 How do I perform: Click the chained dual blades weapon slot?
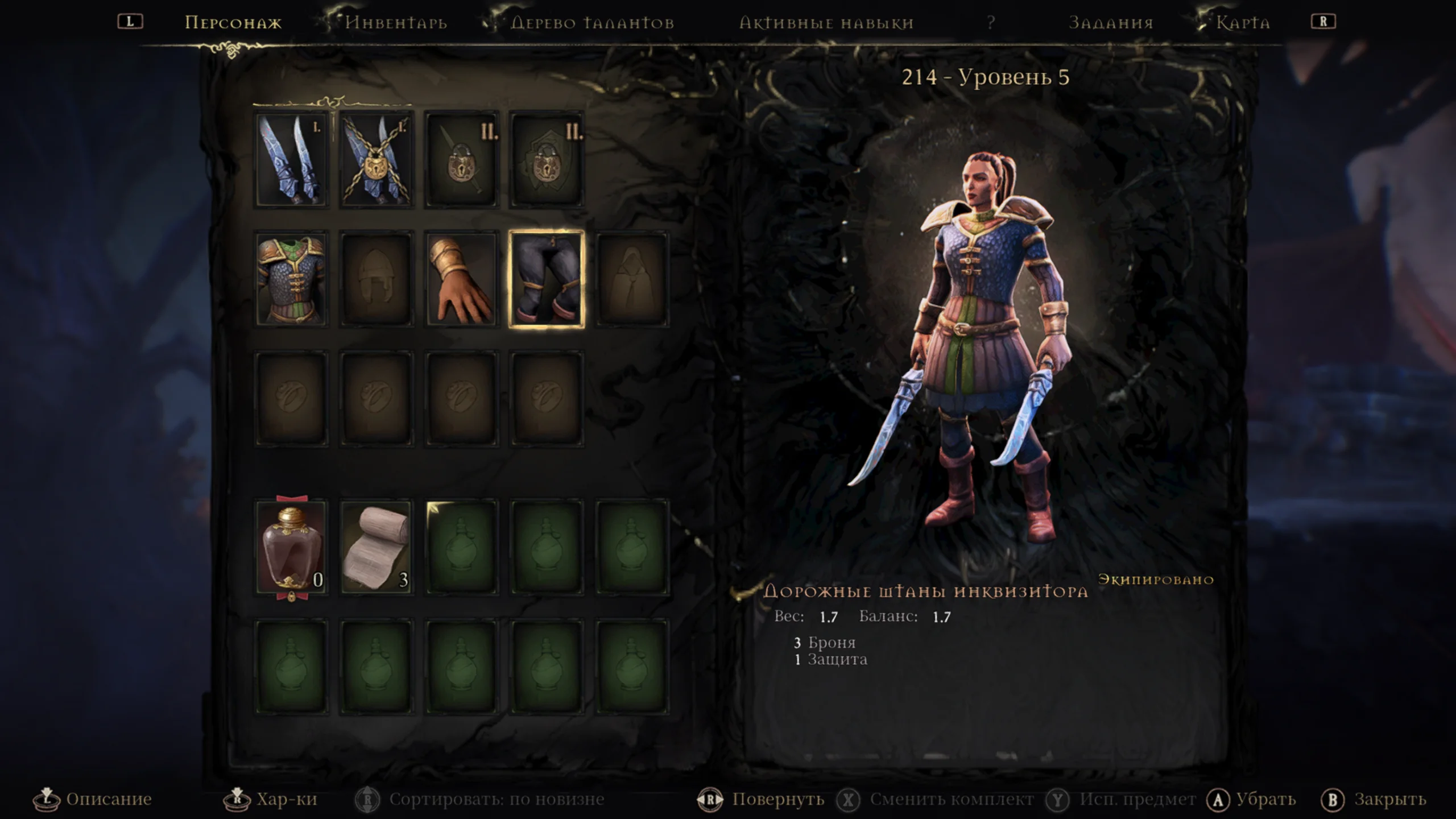click(x=377, y=159)
